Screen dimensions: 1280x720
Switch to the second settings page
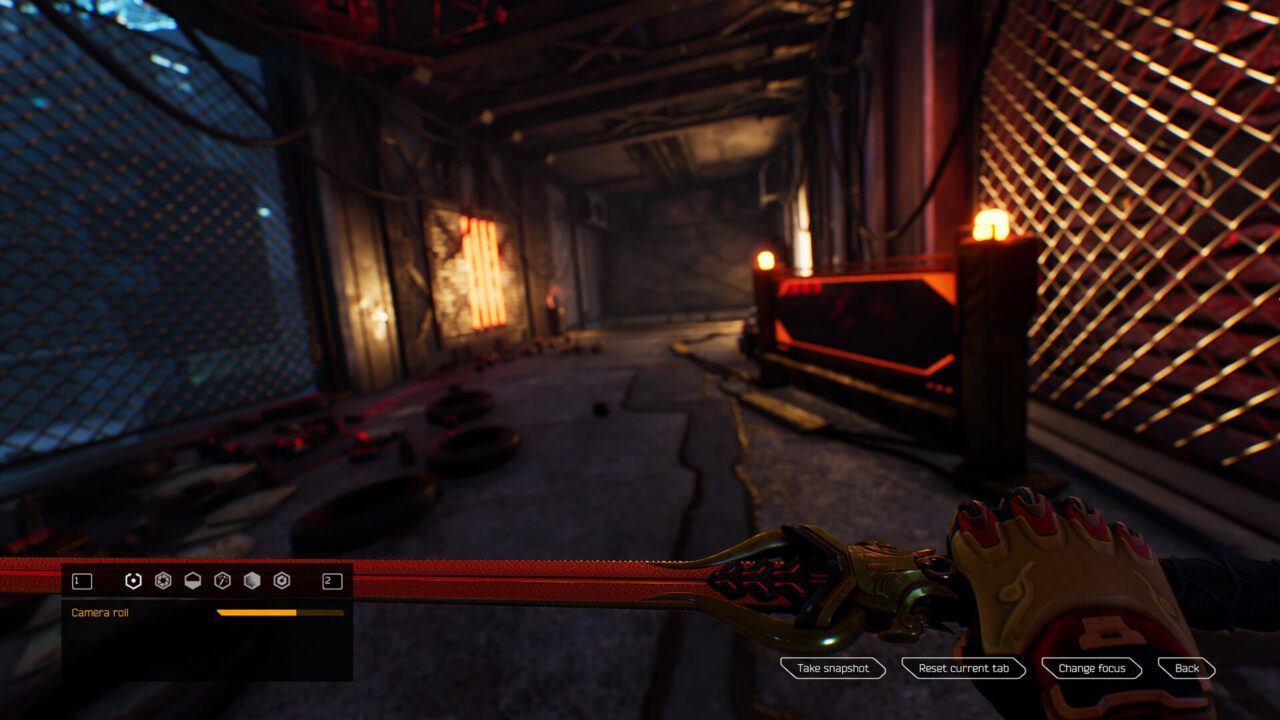(x=333, y=581)
